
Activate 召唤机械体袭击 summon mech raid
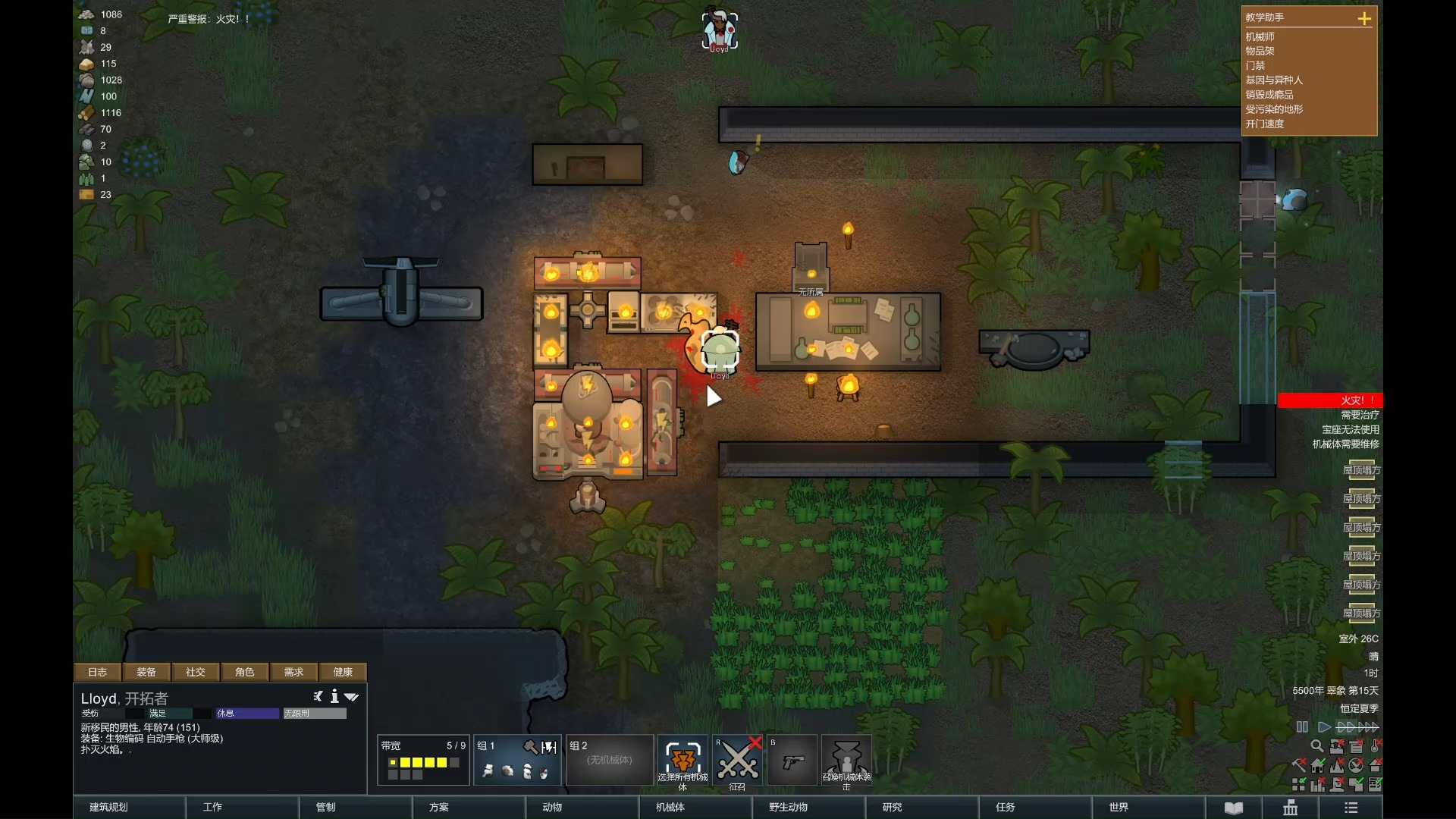[847, 761]
